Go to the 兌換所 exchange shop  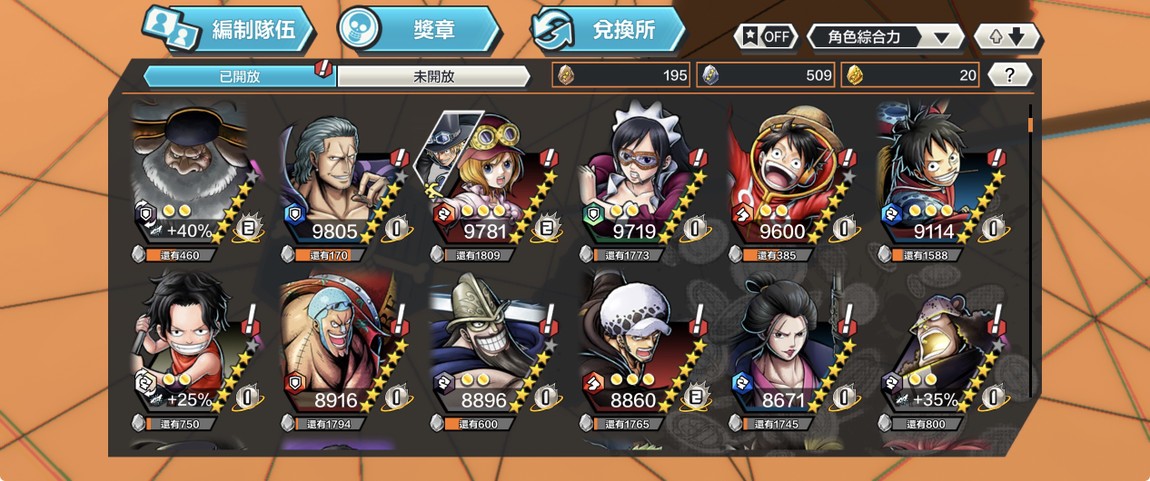point(609,30)
